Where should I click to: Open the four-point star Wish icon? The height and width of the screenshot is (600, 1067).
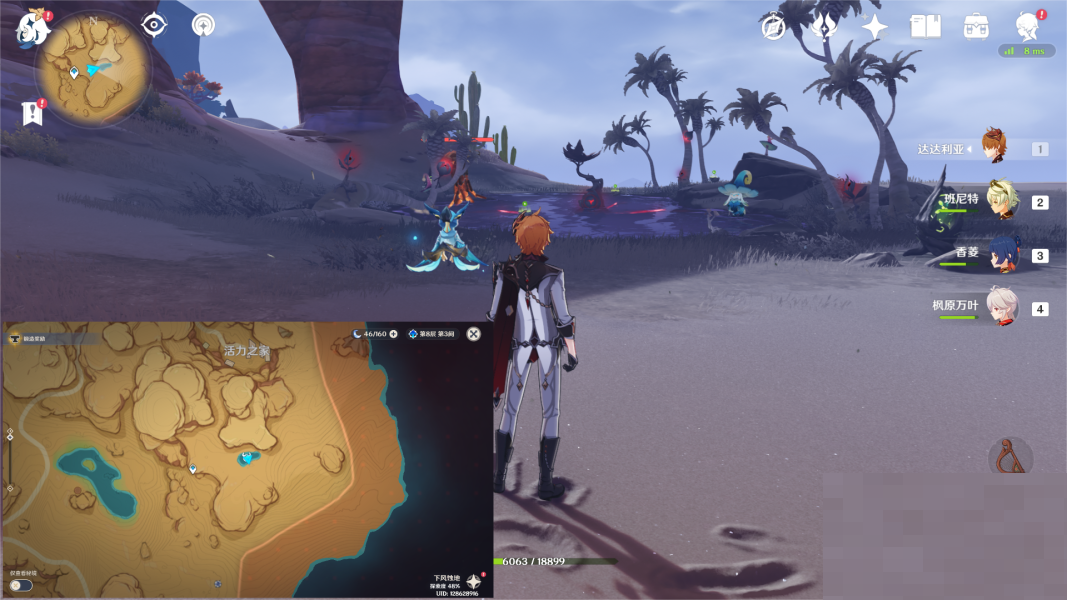tap(875, 27)
